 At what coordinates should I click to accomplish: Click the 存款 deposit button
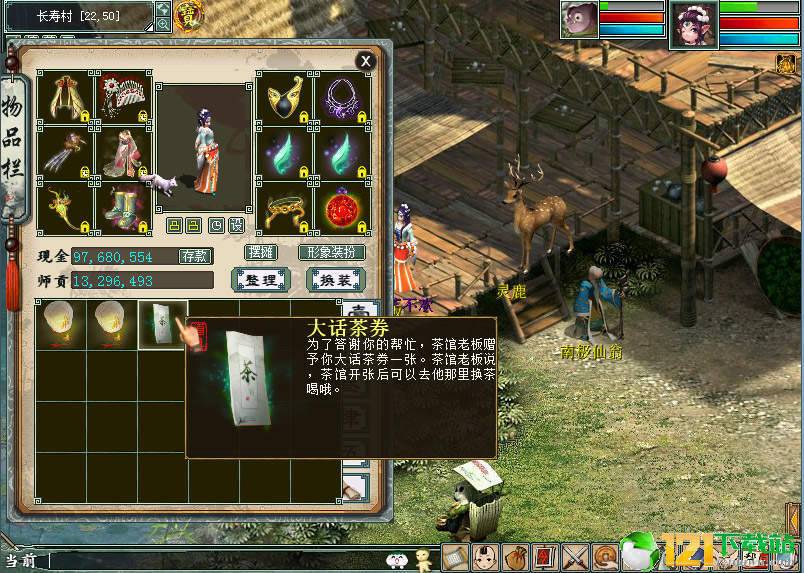[x=194, y=256]
